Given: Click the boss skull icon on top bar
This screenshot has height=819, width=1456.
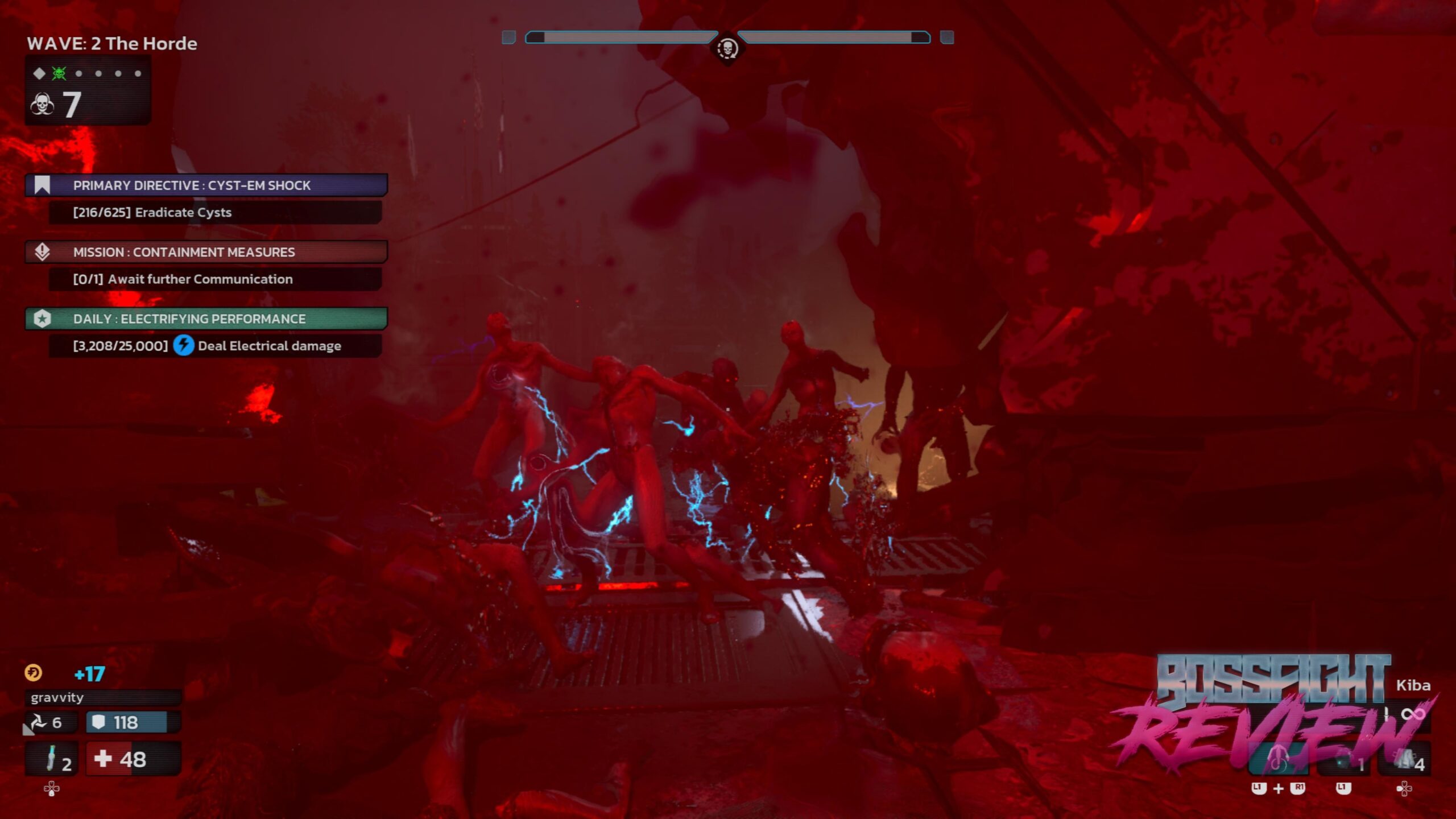Looking at the screenshot, I should [727, 49].
